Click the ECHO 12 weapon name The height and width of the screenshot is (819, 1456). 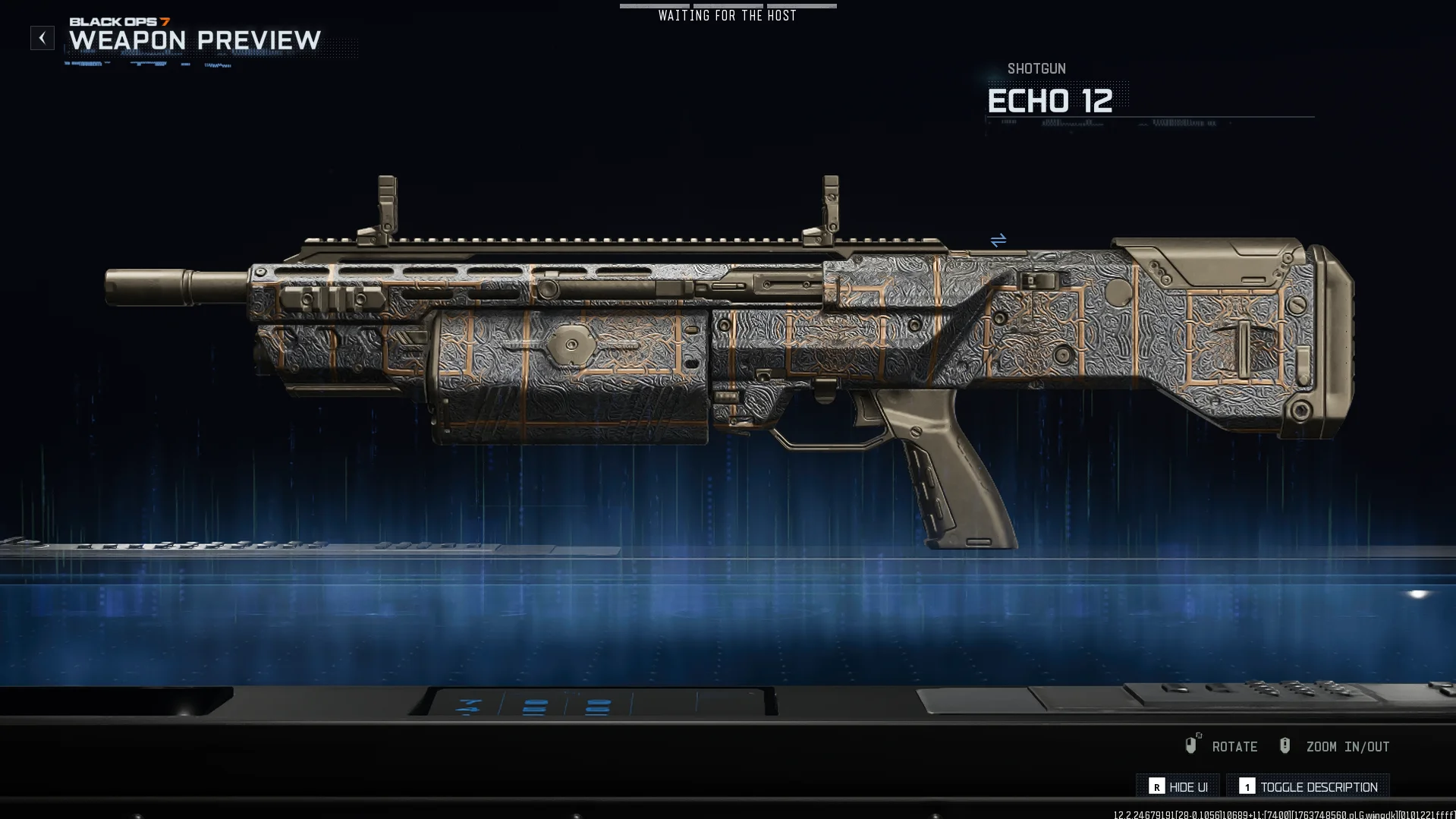point(1051,101)
